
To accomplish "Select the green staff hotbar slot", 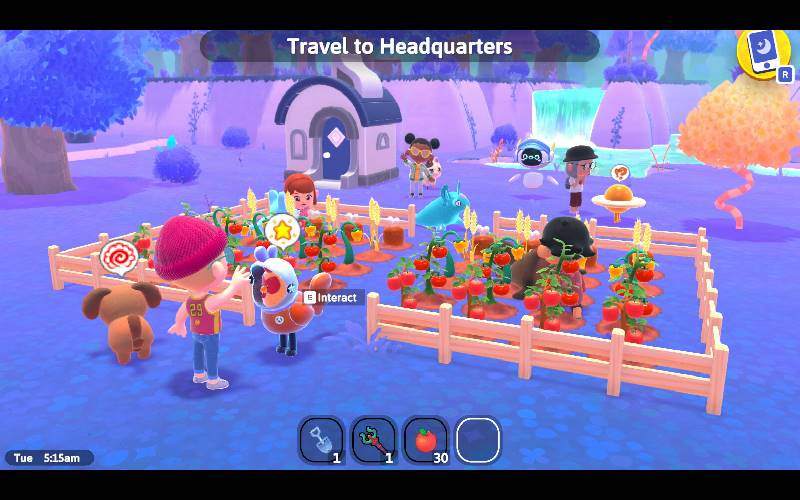I will point(374,440).
